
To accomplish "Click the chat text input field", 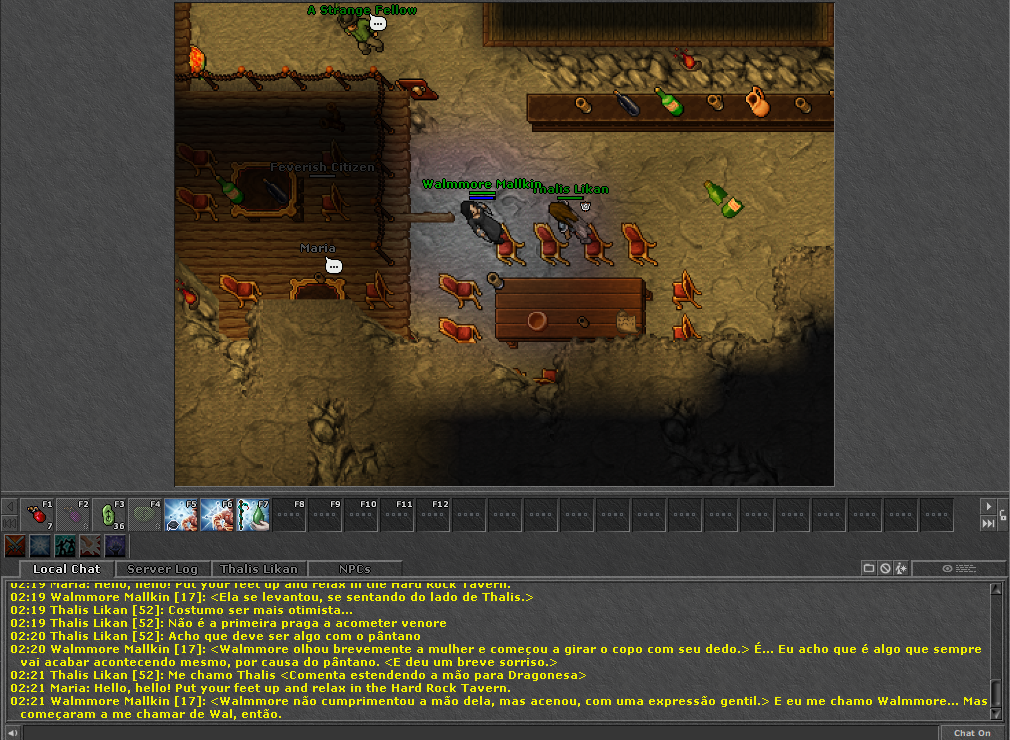I will (480, 733).
